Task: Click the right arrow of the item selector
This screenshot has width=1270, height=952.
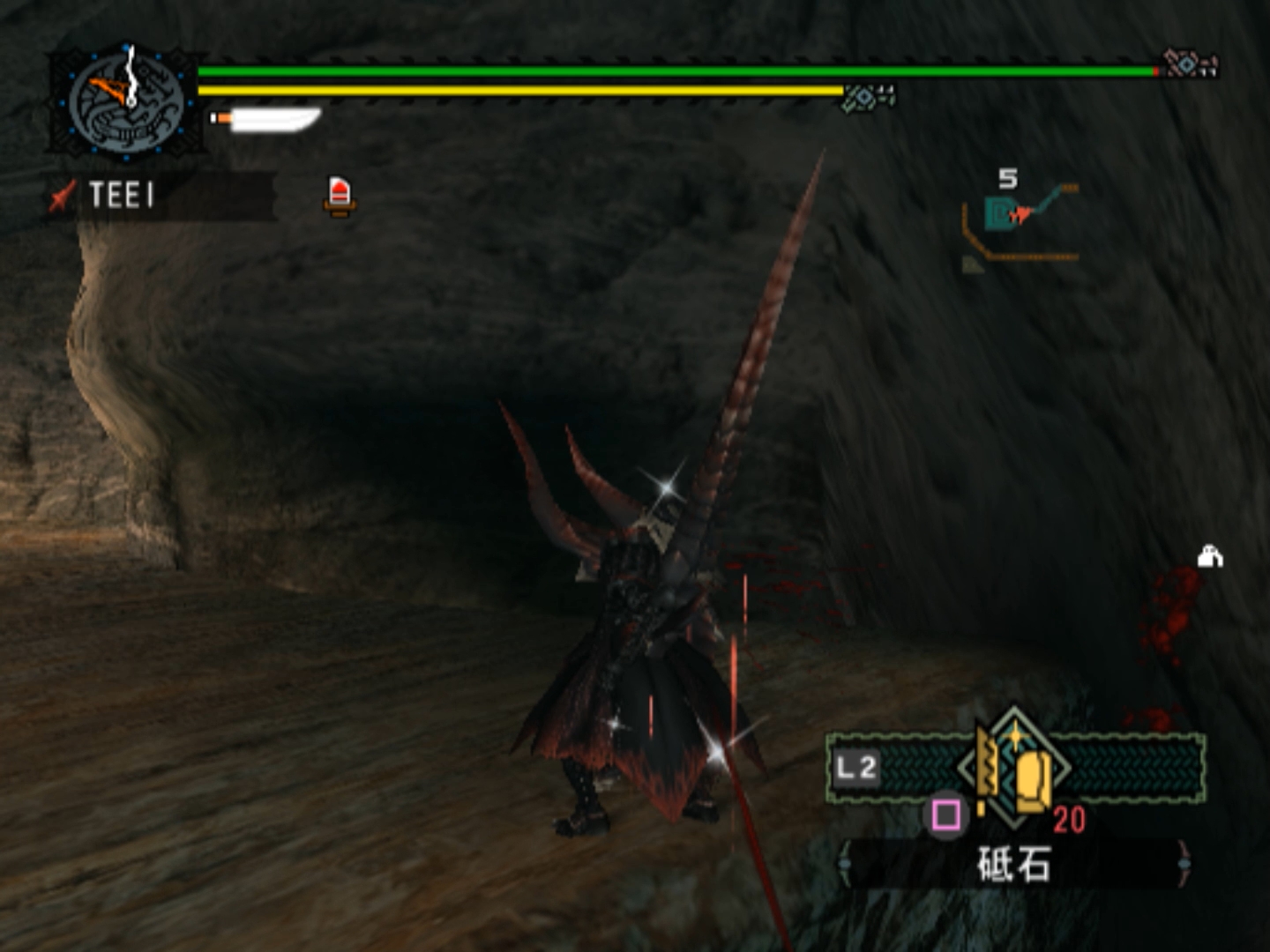Action: pyautogui.click(x=1184, y=864)
